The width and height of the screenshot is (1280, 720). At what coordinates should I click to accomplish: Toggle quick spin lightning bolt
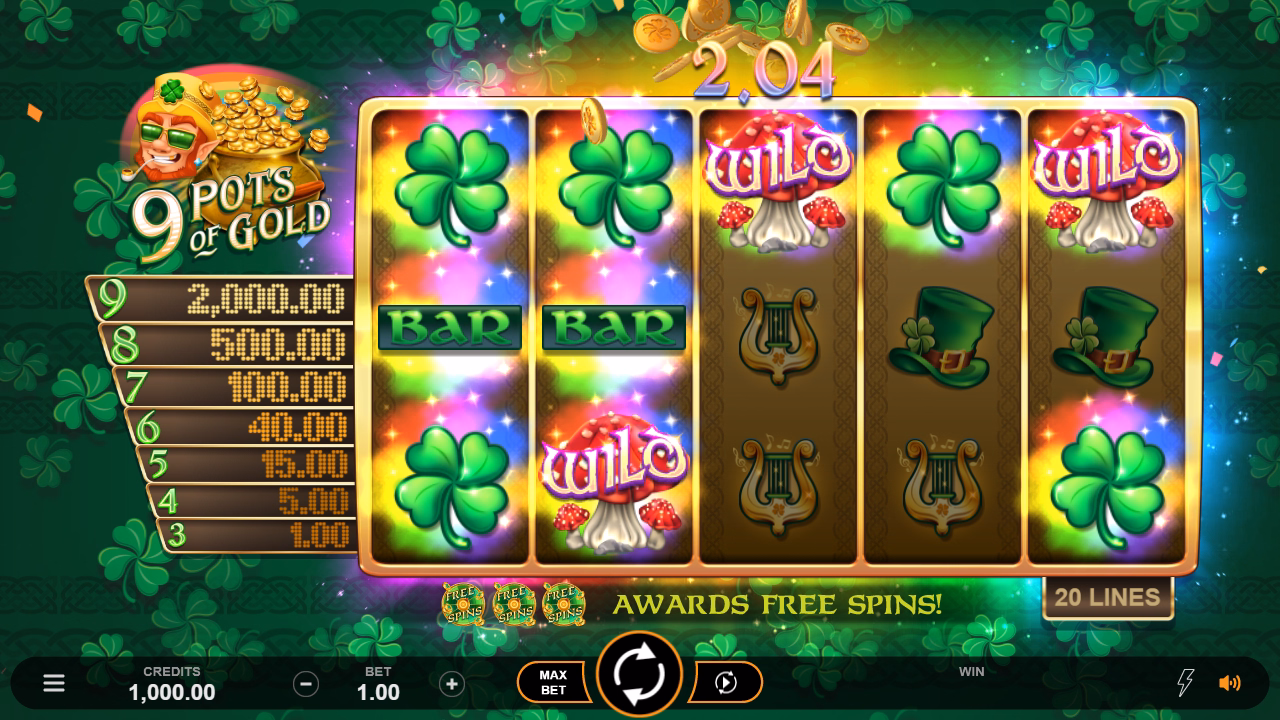[1185, 683]
